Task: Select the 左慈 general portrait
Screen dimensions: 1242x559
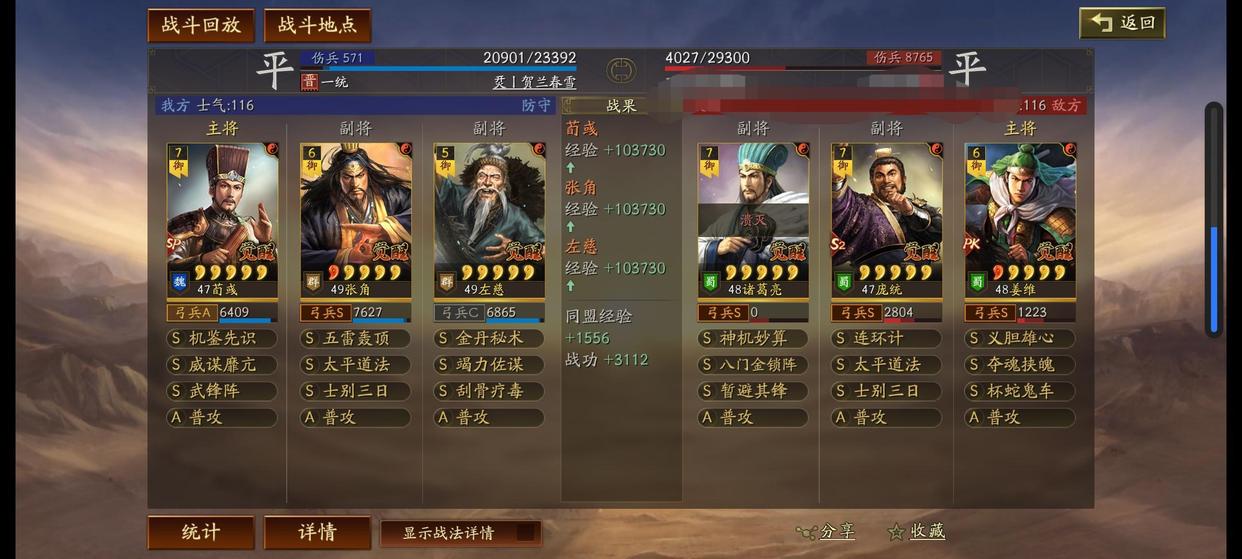Action: [x=489, y=215]
